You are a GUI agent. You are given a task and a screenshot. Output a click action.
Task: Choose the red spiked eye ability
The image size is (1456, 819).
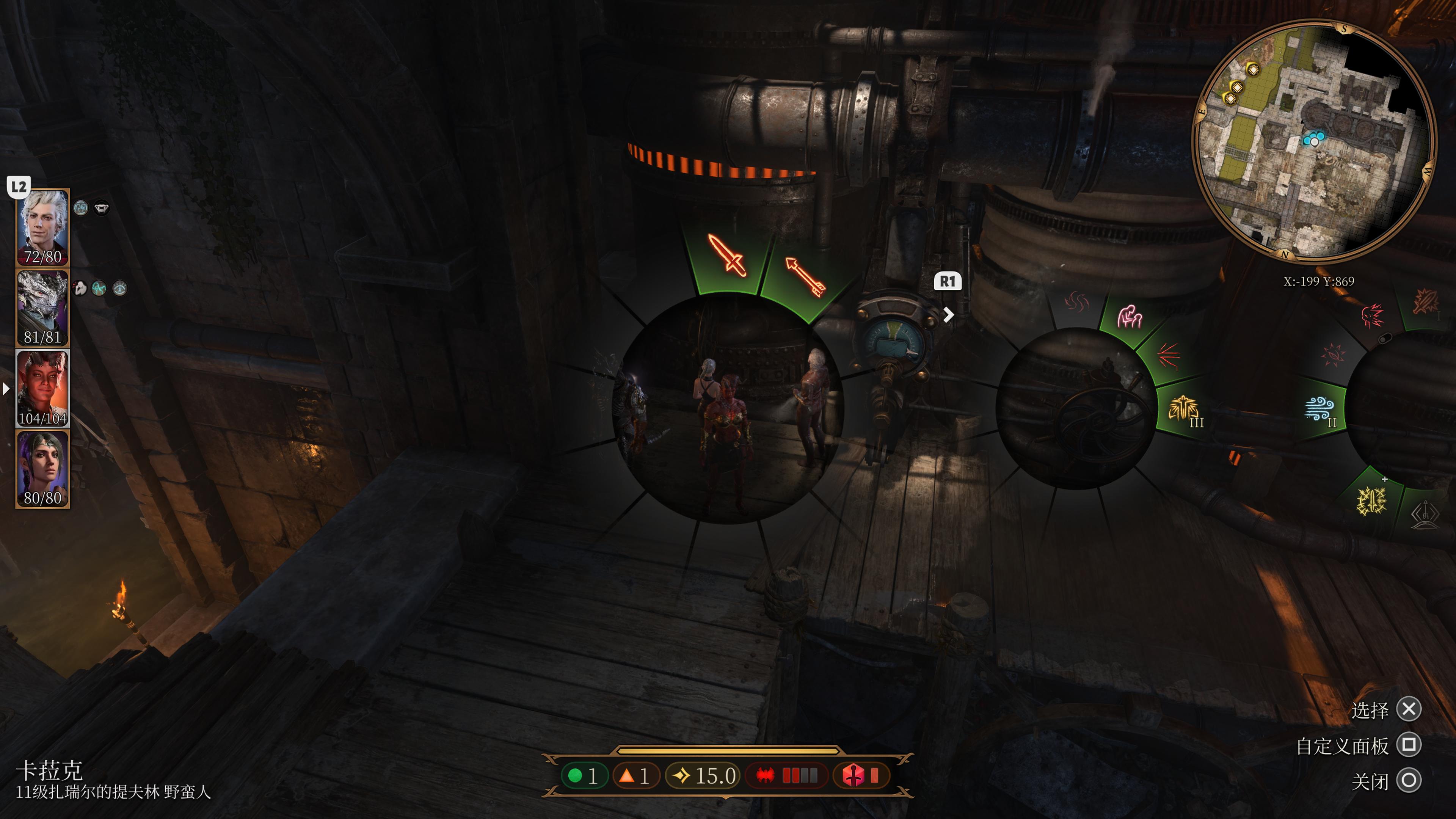(x=1334, y=355)
